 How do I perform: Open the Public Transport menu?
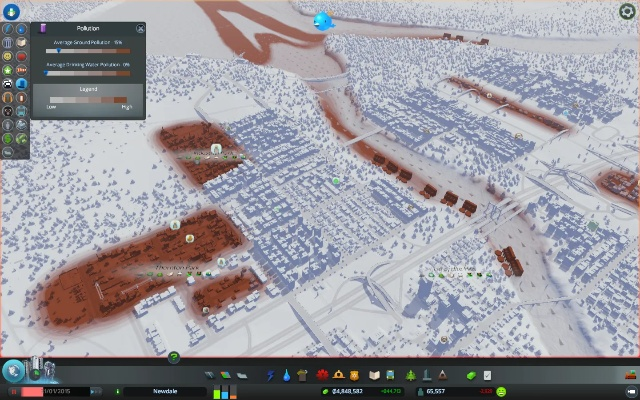[x=389, y=374]
